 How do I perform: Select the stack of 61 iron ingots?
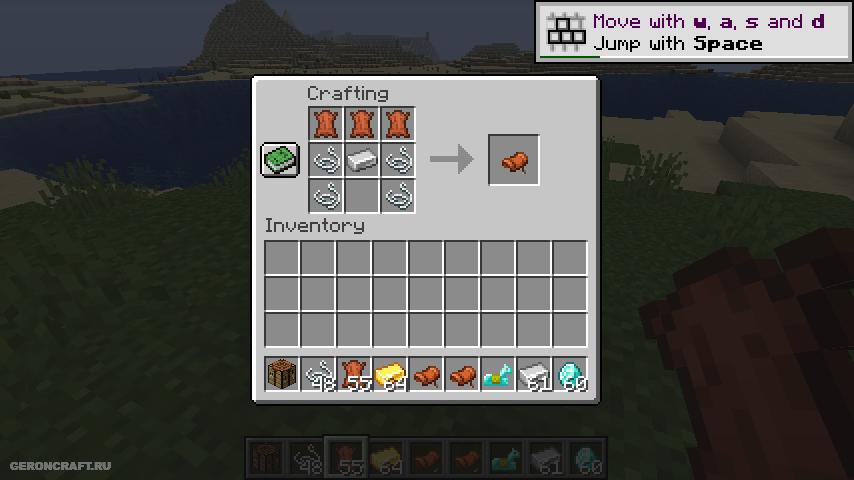(534, 375)
